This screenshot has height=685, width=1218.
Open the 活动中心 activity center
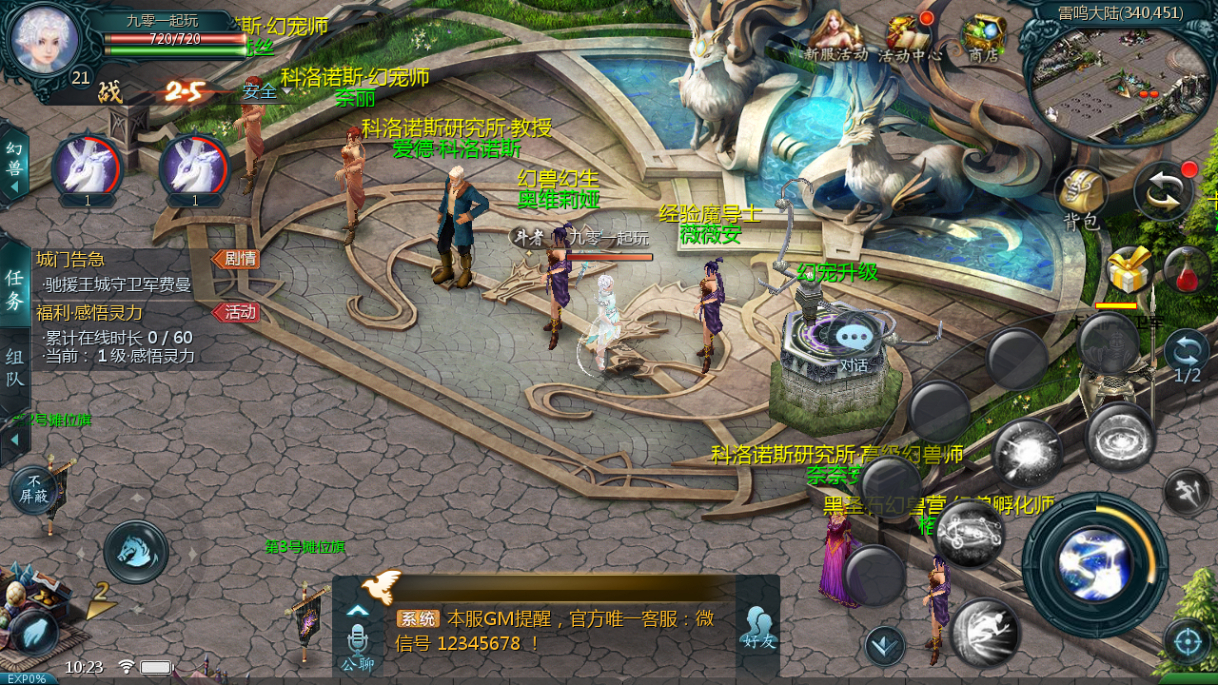[909, 38]
